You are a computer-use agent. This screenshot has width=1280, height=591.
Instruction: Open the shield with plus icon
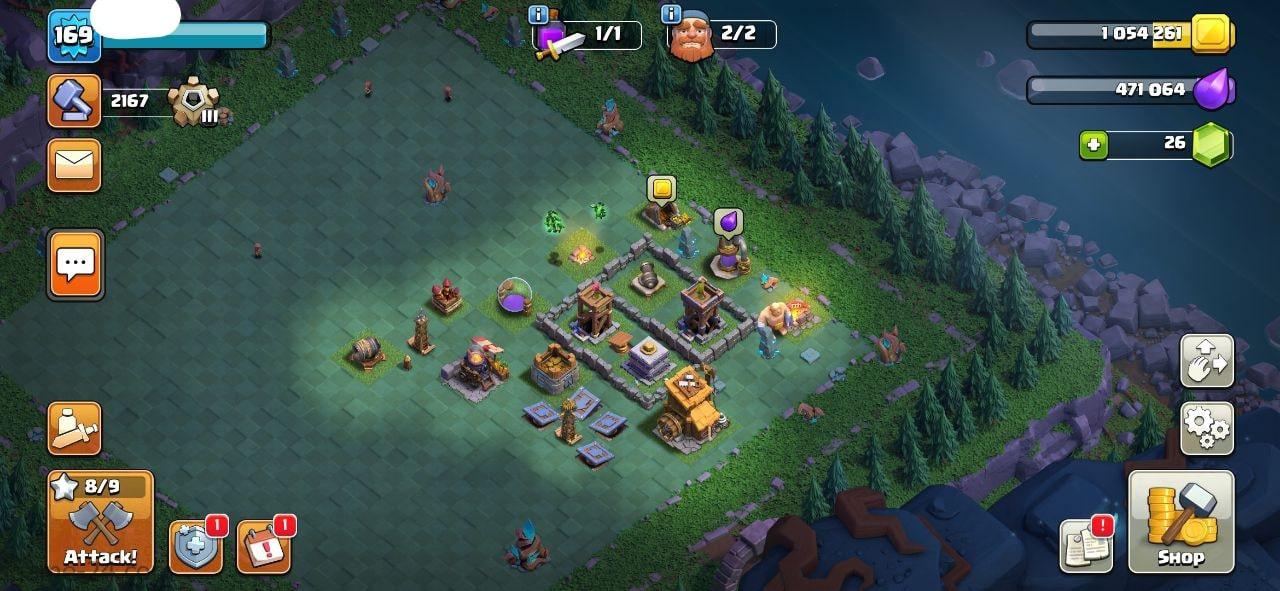[x=196, y=547]
